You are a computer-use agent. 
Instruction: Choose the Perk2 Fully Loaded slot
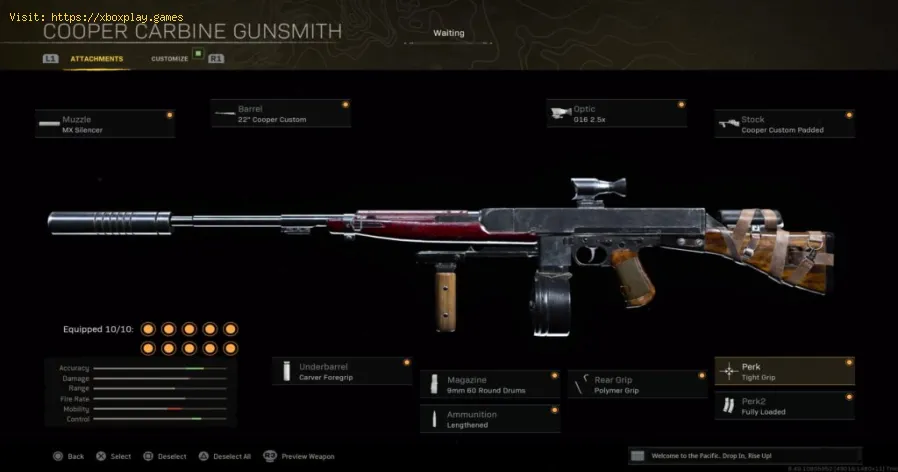pyautogui.click(x=784, y=406)
